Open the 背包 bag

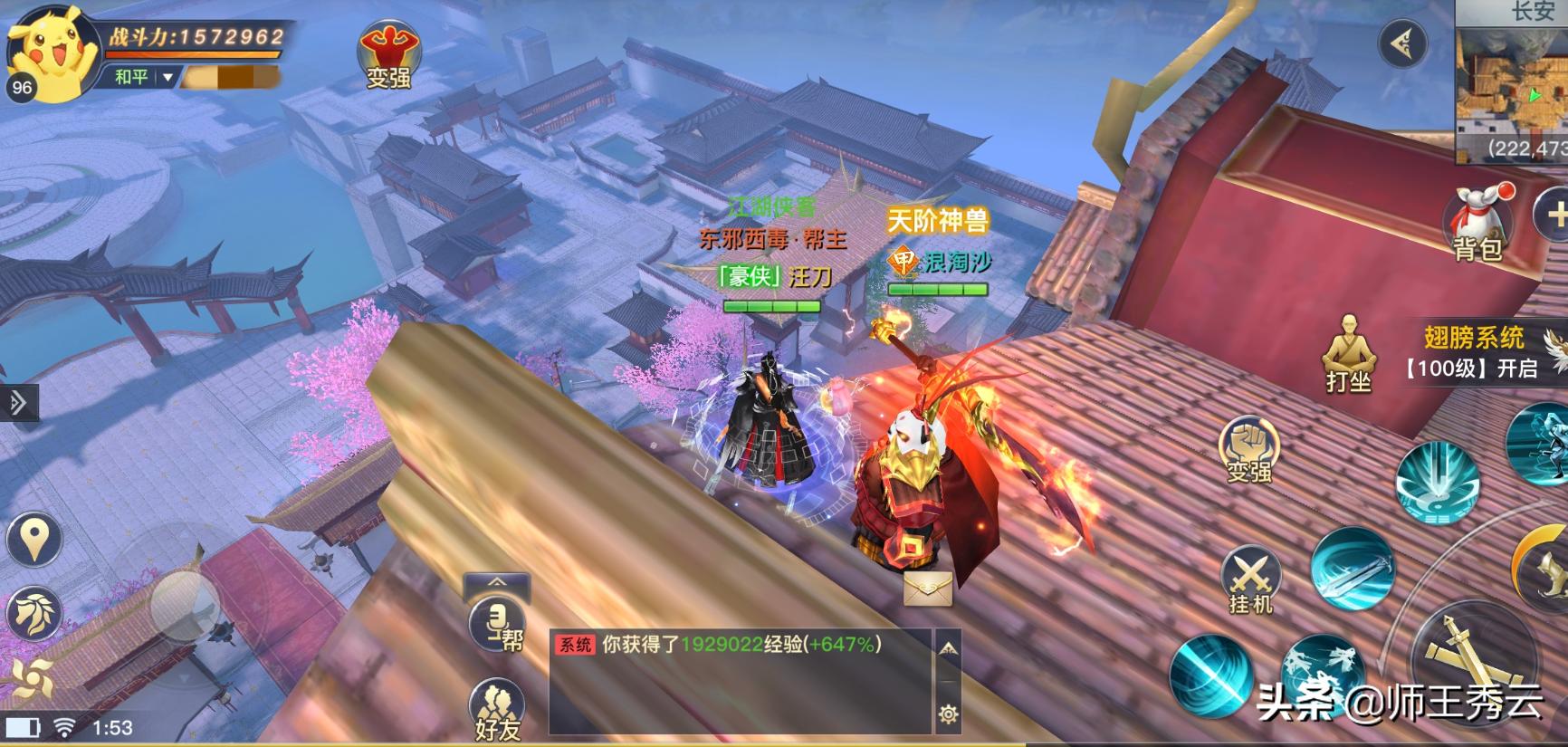[x=1478, y=224]
